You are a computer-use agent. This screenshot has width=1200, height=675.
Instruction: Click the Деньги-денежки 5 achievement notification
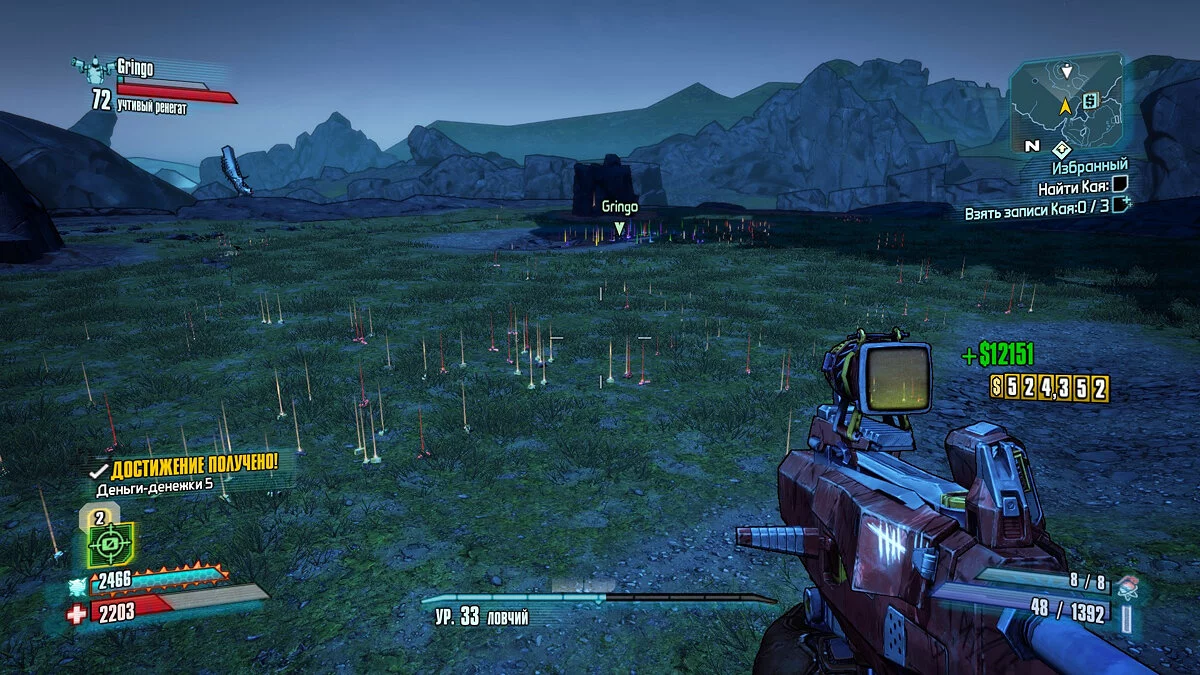(182, 477)
